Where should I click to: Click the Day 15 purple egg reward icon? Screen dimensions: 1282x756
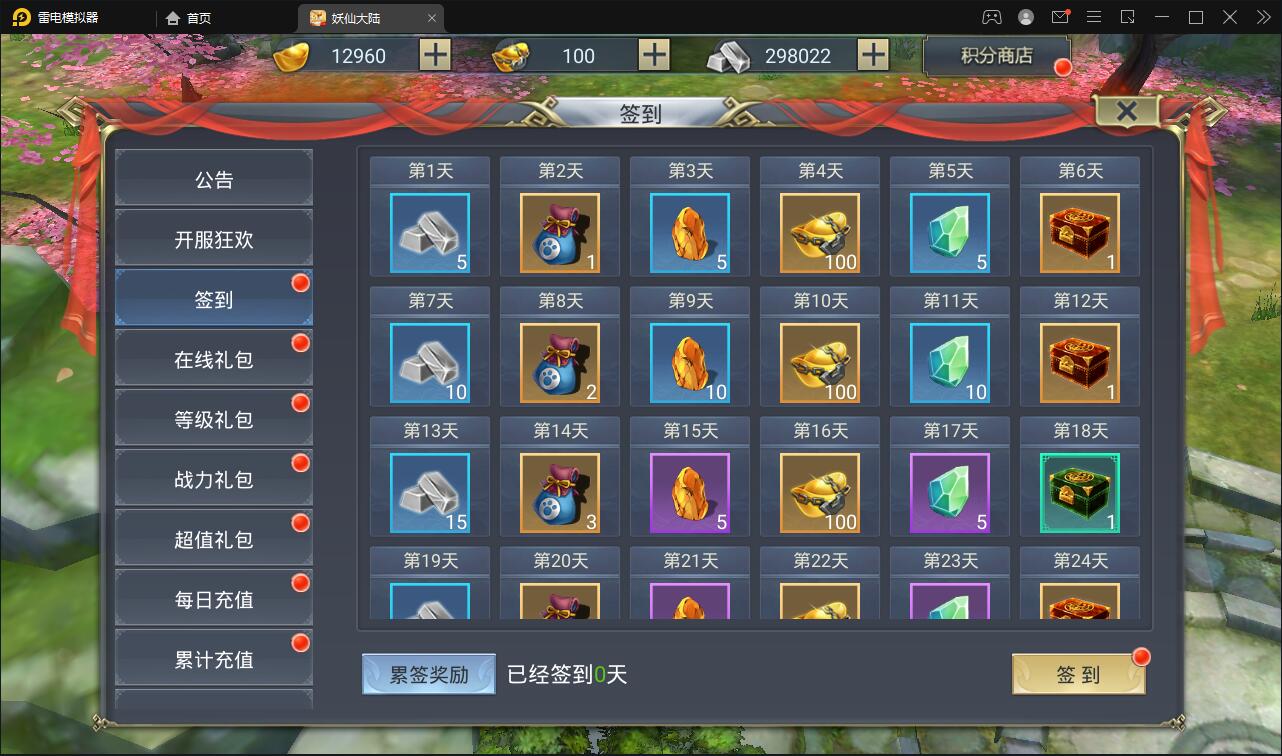[x=689, y=491]
